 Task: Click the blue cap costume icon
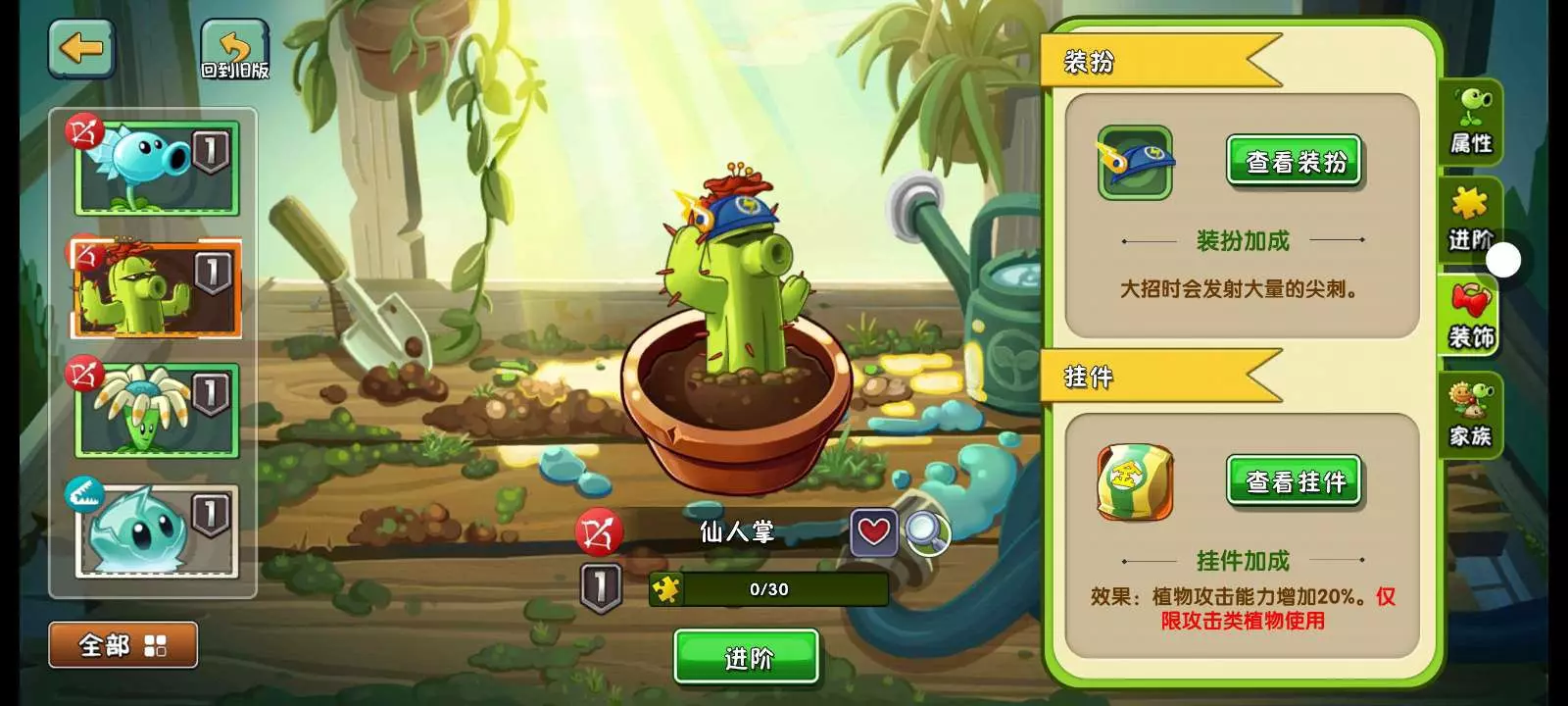click(x=1135, y=162)
